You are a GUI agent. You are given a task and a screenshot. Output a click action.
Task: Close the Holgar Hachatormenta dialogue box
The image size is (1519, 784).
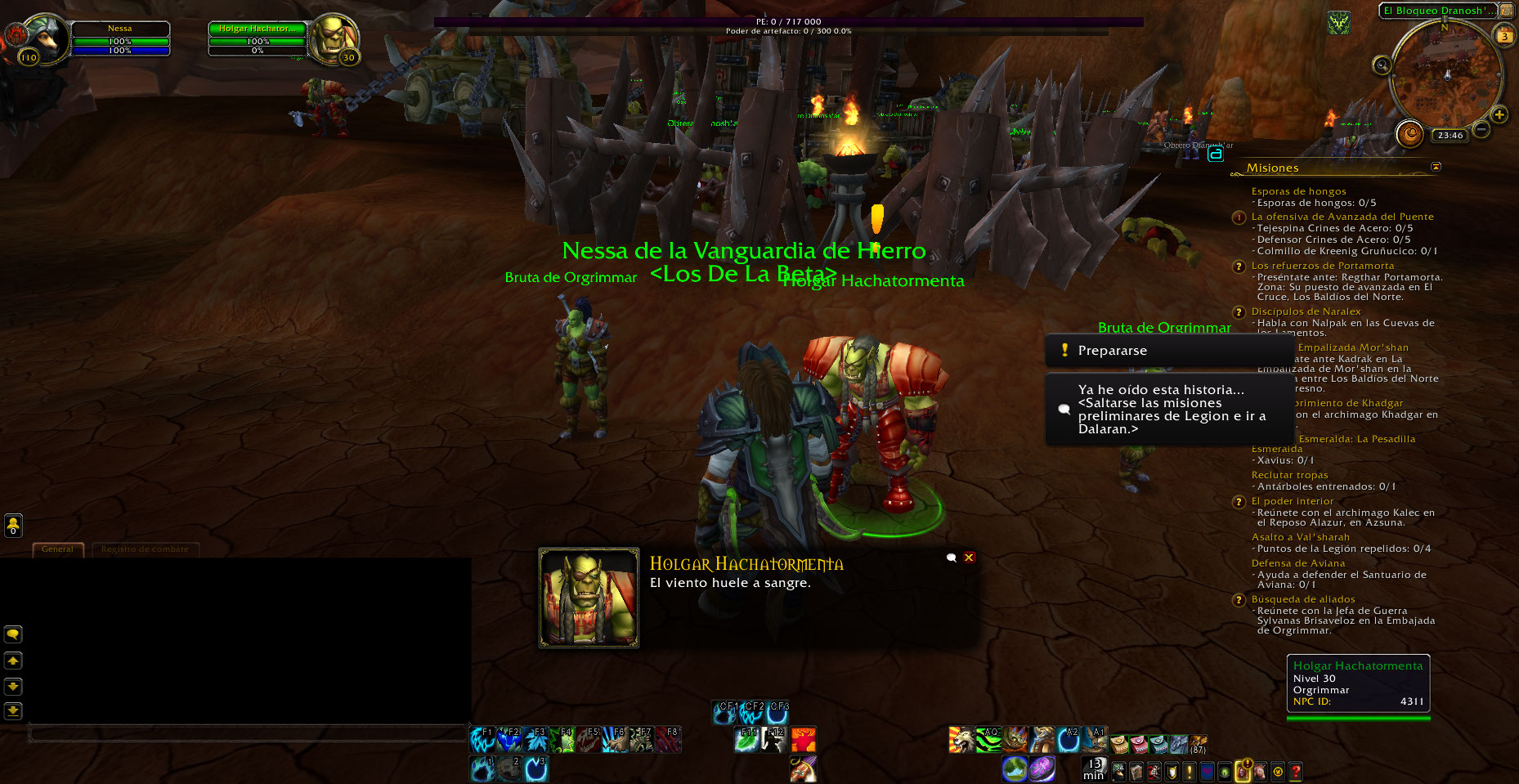pyautogui.click(x=969, y=558)
